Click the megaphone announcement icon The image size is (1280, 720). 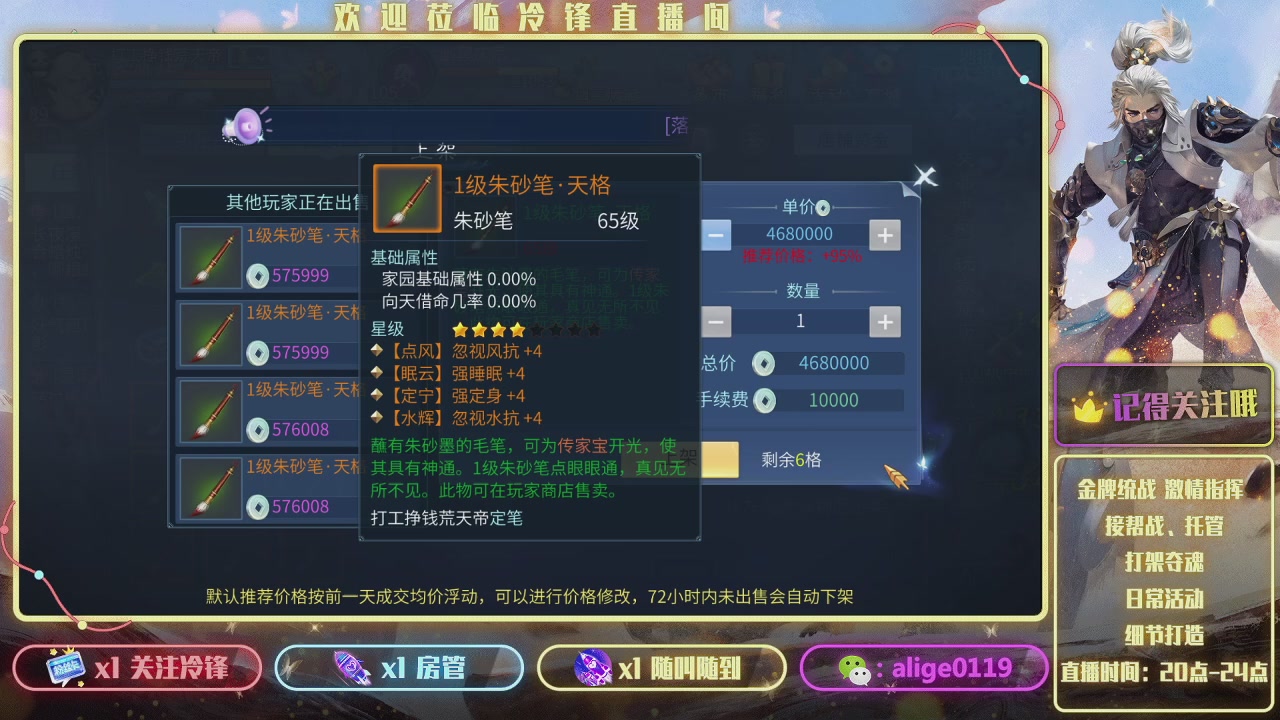tap(243, 126)
